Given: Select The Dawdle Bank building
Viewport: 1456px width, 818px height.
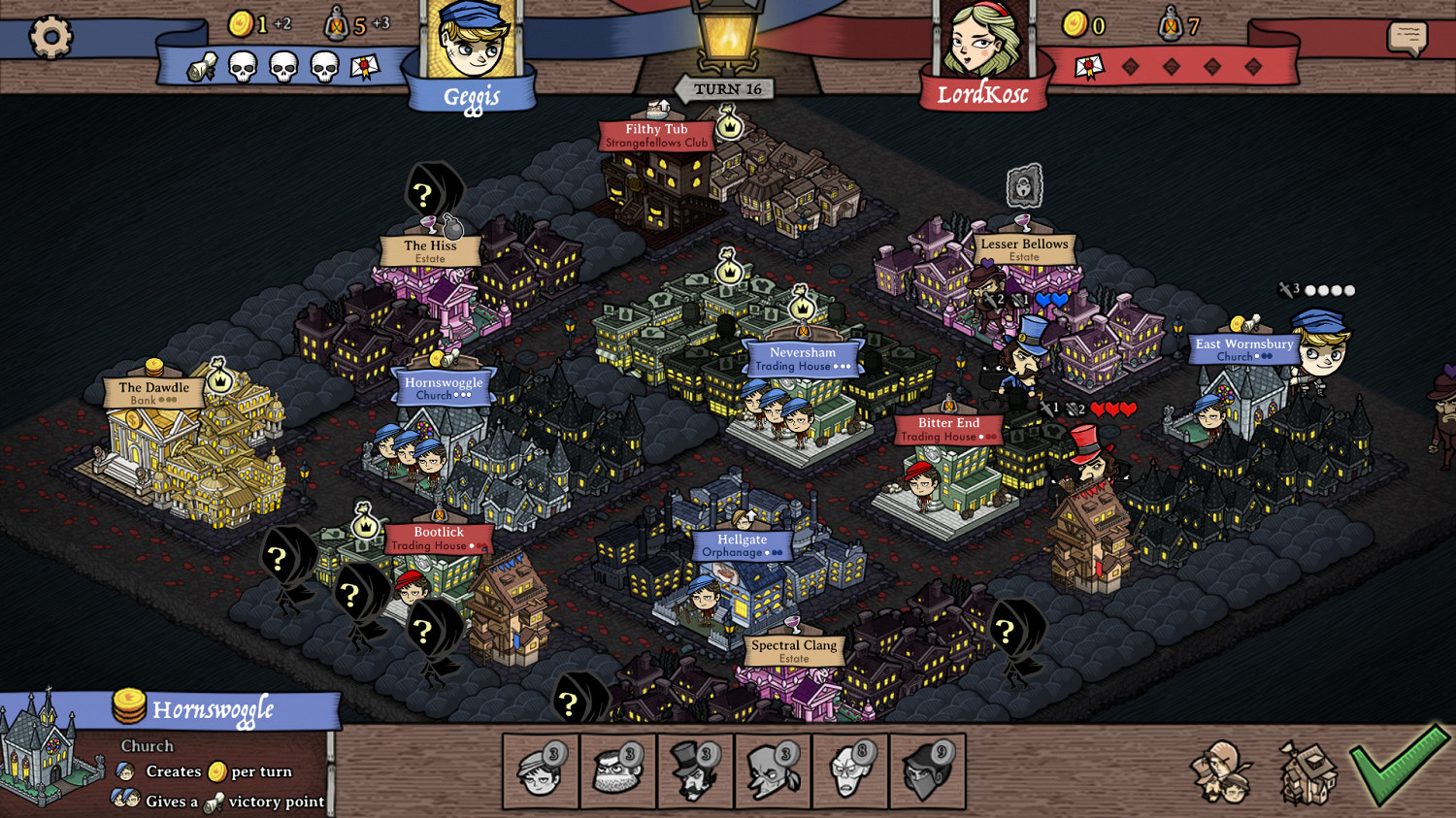Looking at the screenshot, I should pos(153,392).
